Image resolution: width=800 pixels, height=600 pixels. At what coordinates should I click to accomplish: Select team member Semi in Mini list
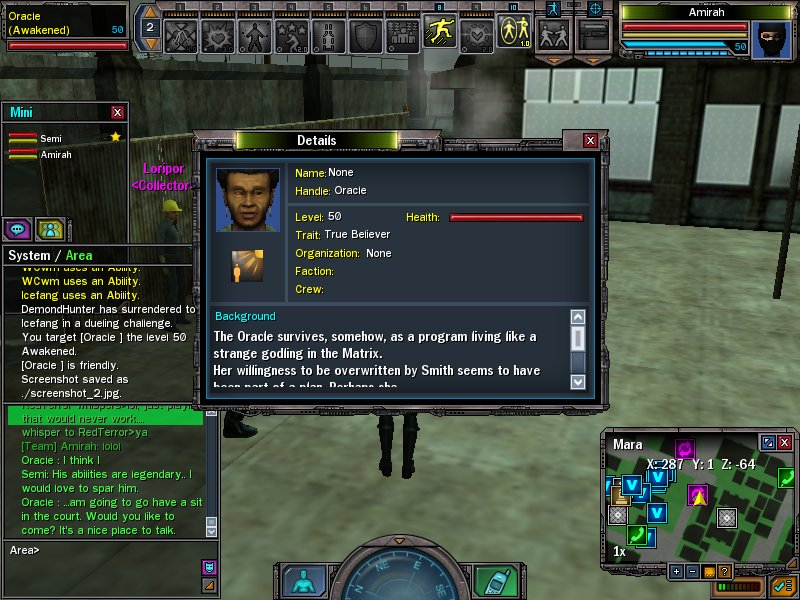tap(50, 137)
